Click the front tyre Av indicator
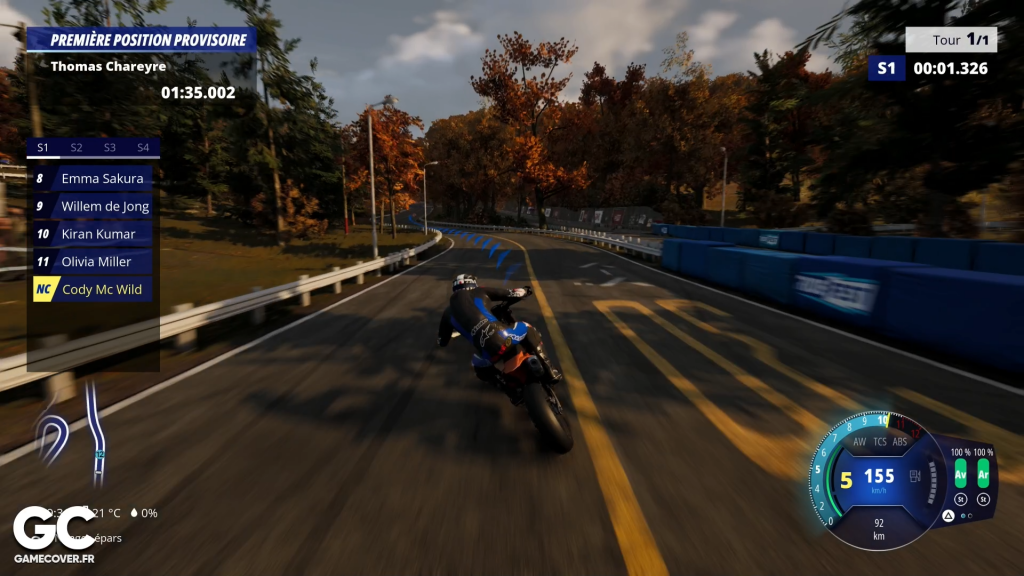Screen dimensions: 1024x576 point(960,471)
